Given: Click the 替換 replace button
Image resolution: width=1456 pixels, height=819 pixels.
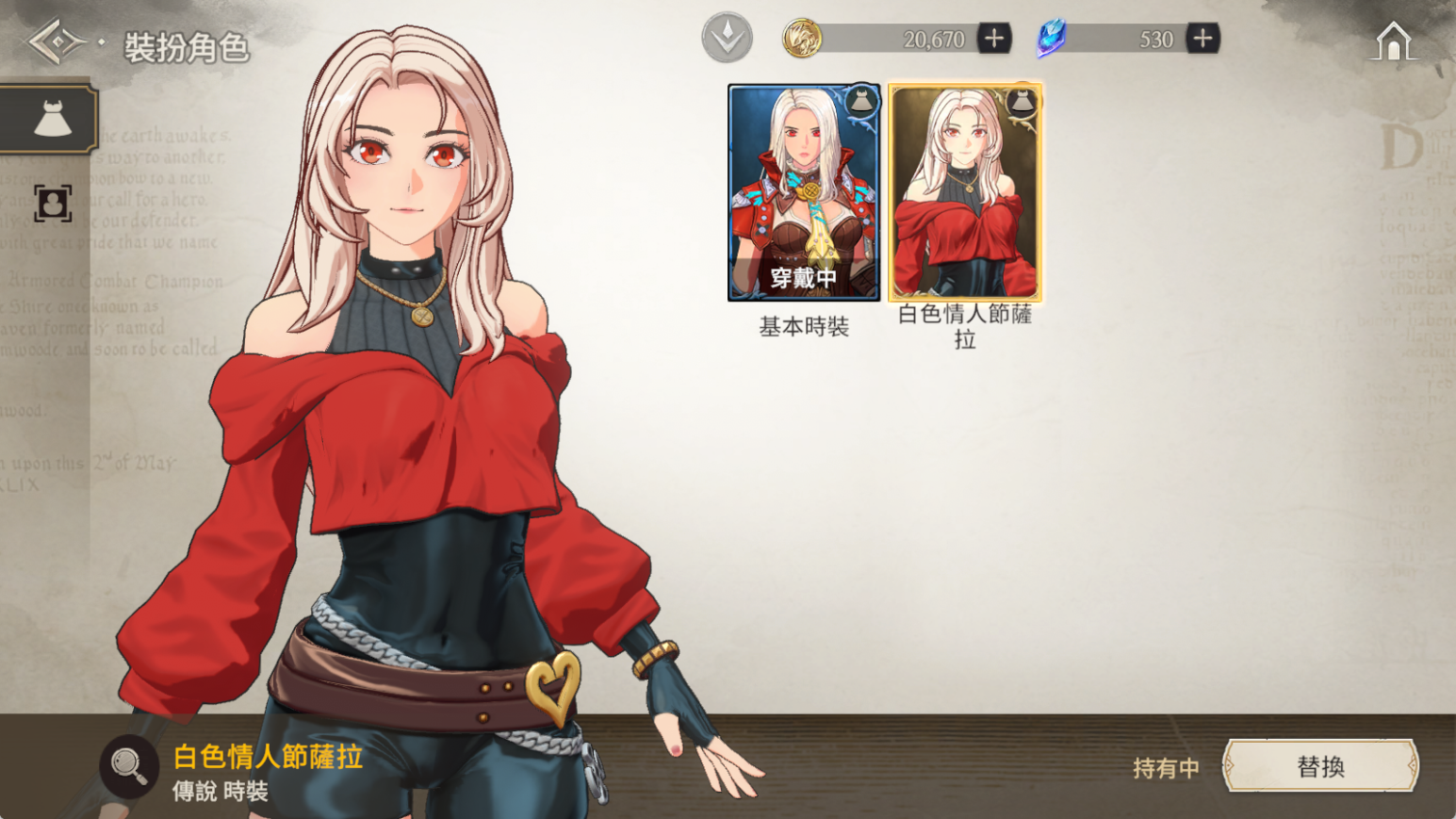Looking at the screenshot, I should click(1319, 766).
